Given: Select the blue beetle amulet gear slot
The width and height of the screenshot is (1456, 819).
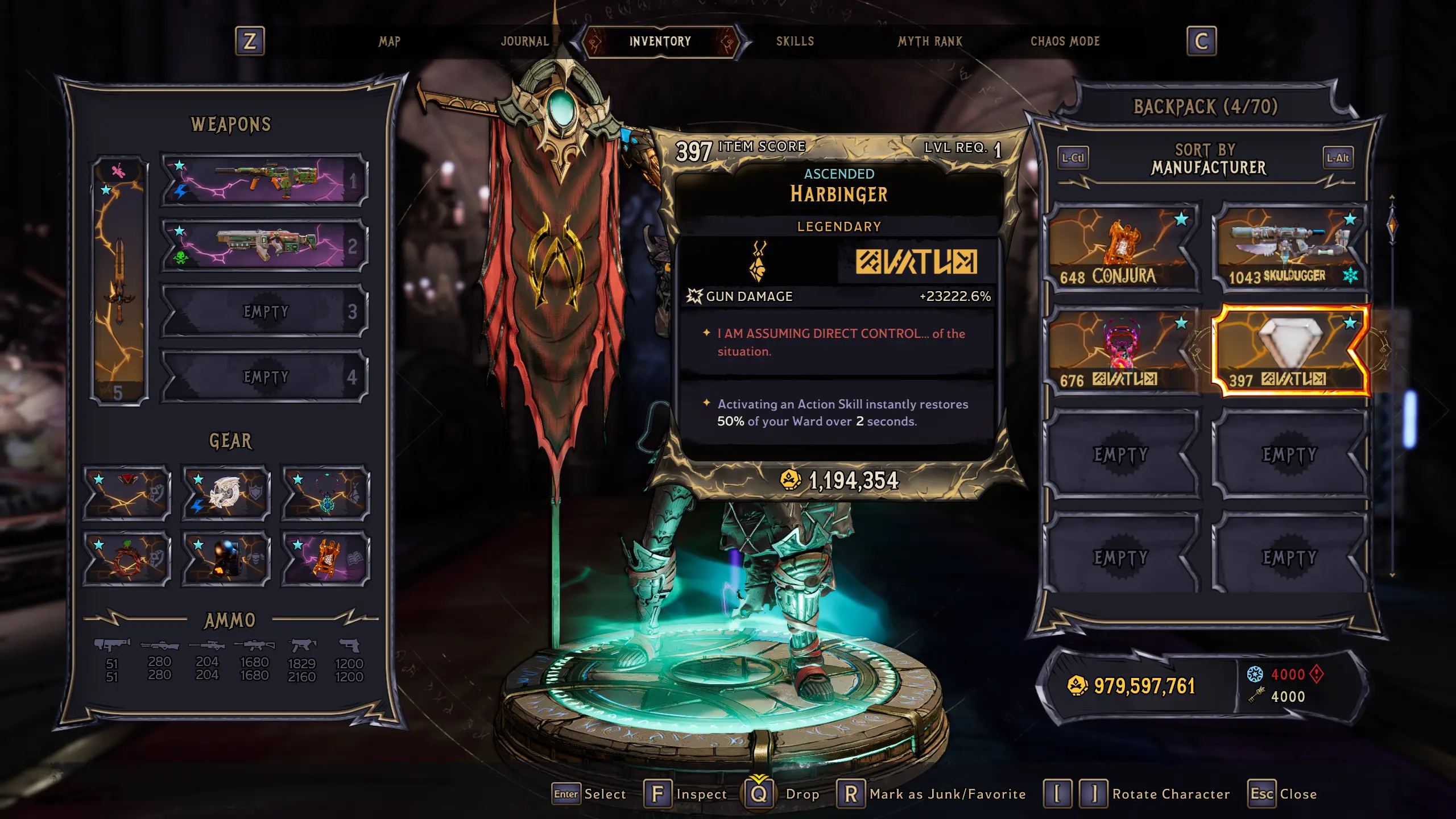Looking at the screenshot, I should (x=325, y=493).
